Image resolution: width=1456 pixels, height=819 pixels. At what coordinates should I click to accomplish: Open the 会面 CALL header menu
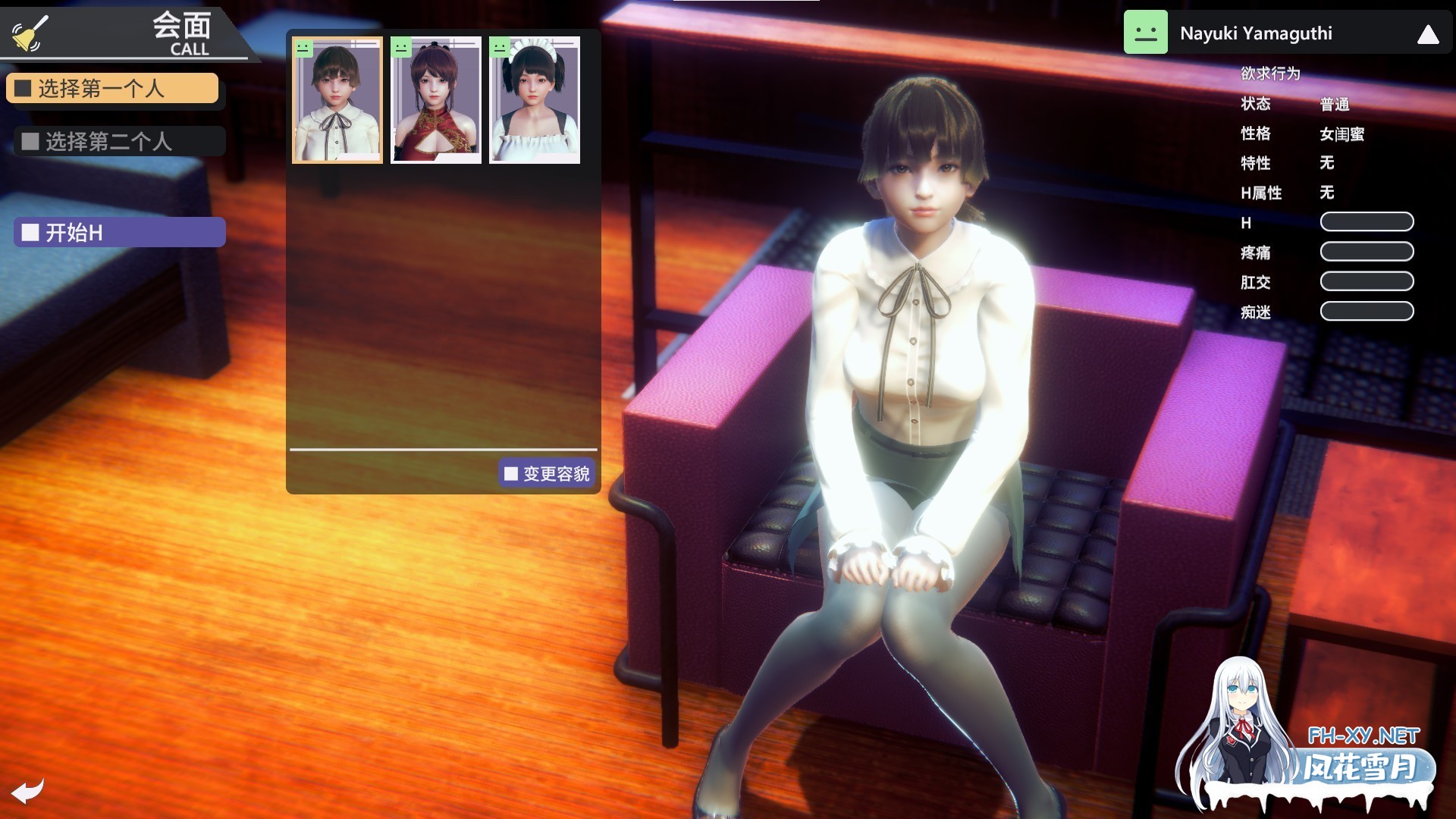pyautogui.click(x=182, y=30)
